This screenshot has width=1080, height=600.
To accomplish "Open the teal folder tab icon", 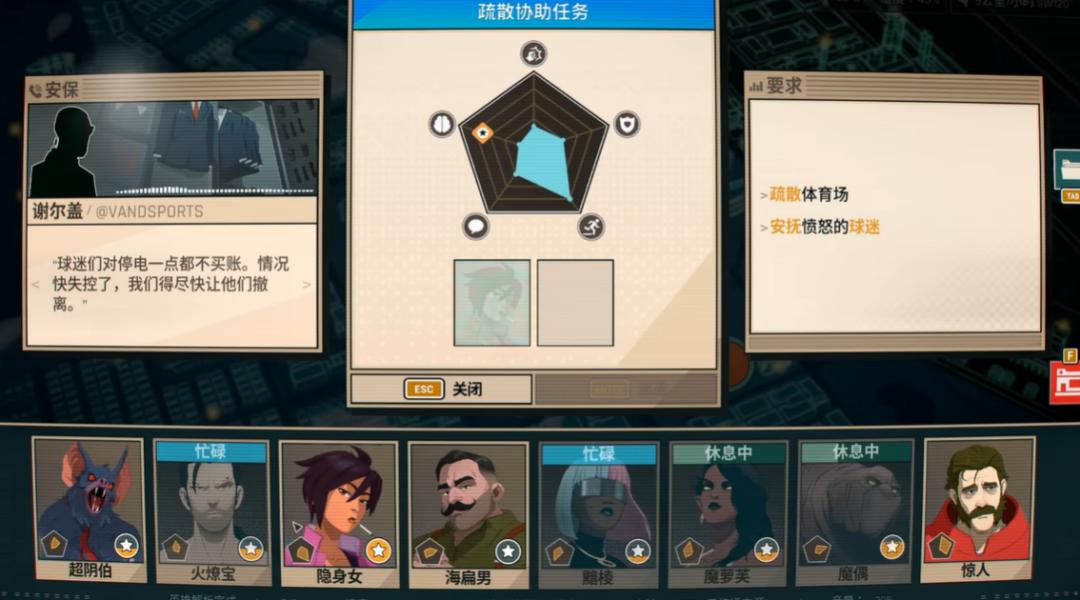I will pyautogui.click(x=1067, y=170).
